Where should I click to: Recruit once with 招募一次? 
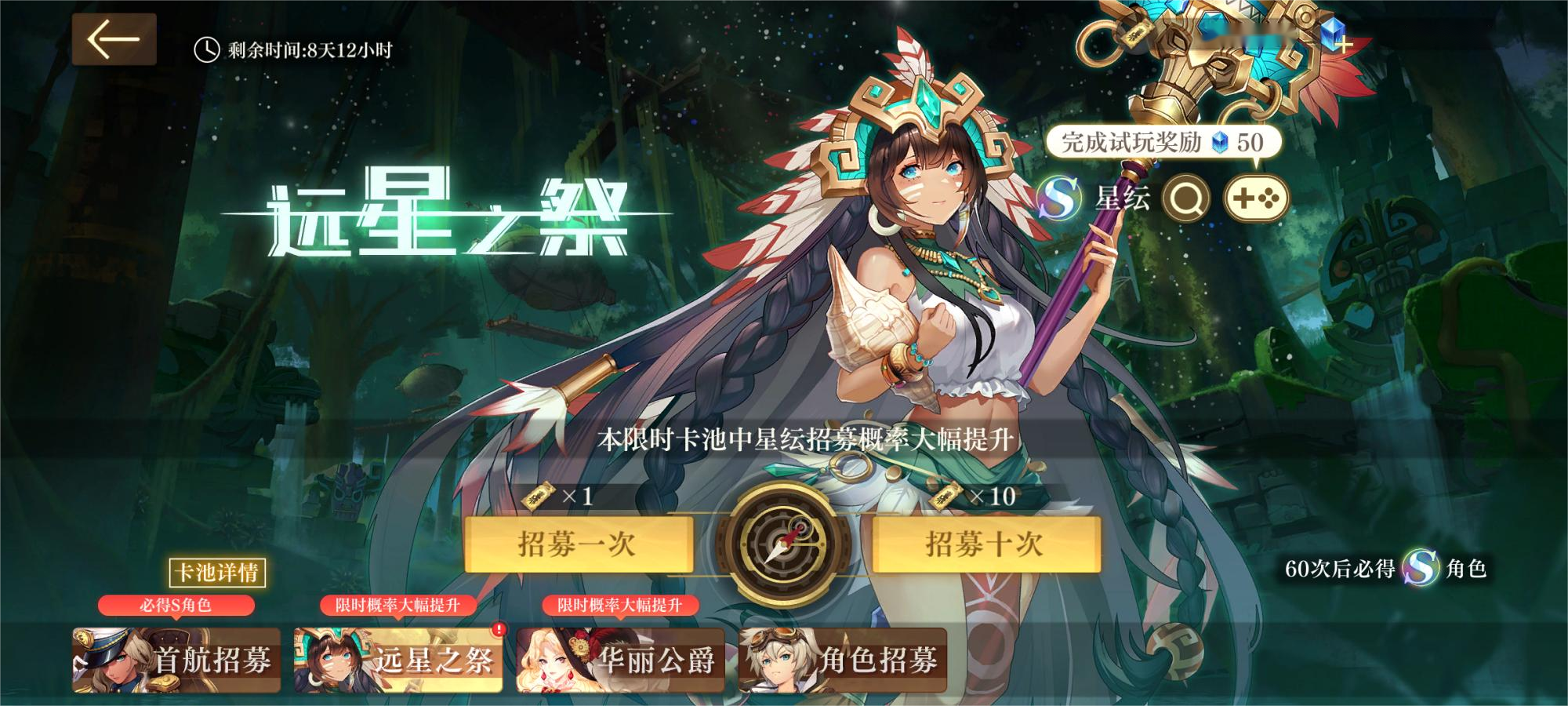point(579,544)
